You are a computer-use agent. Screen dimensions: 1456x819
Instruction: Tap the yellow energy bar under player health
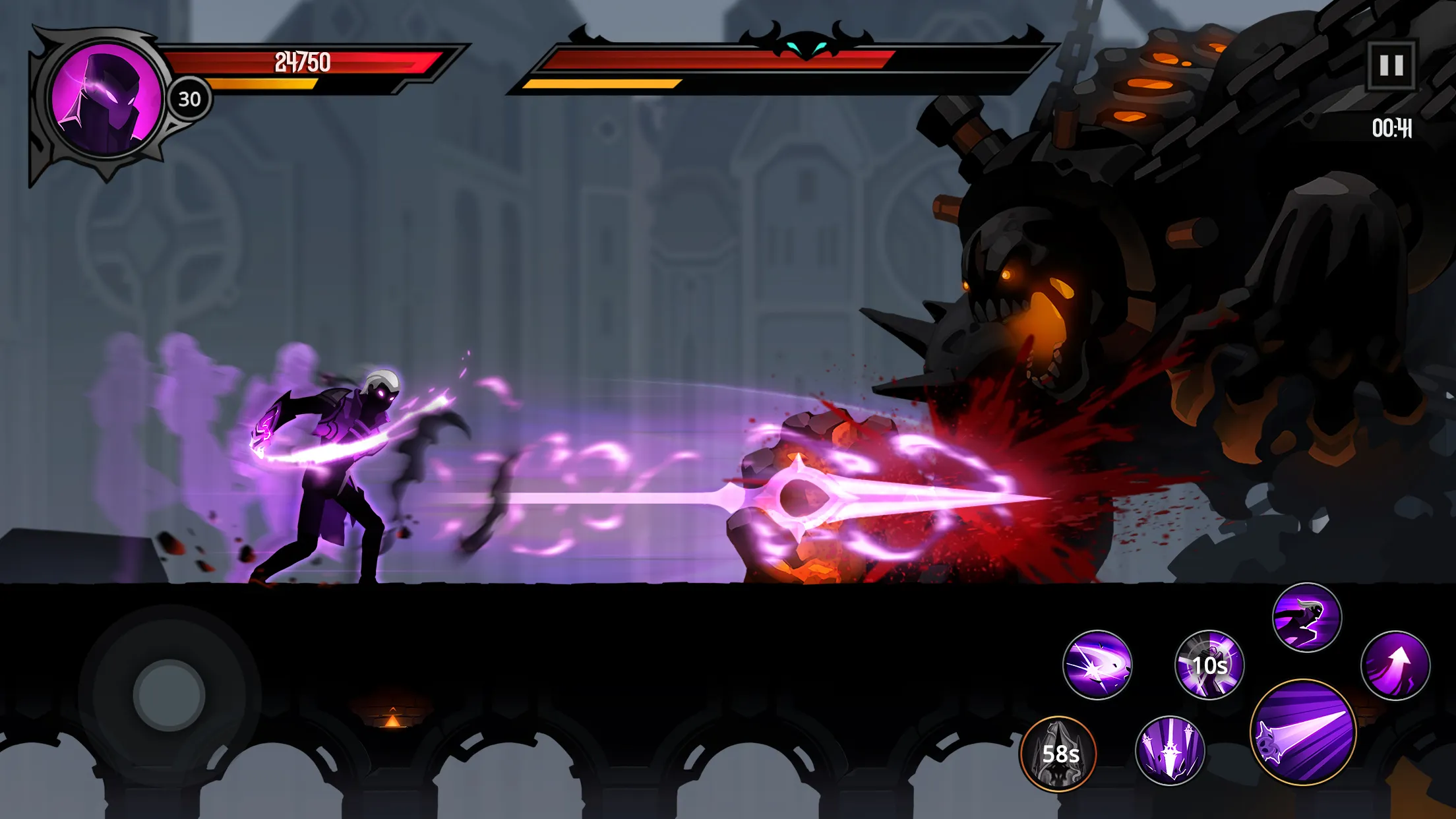(x=264, y=84)
